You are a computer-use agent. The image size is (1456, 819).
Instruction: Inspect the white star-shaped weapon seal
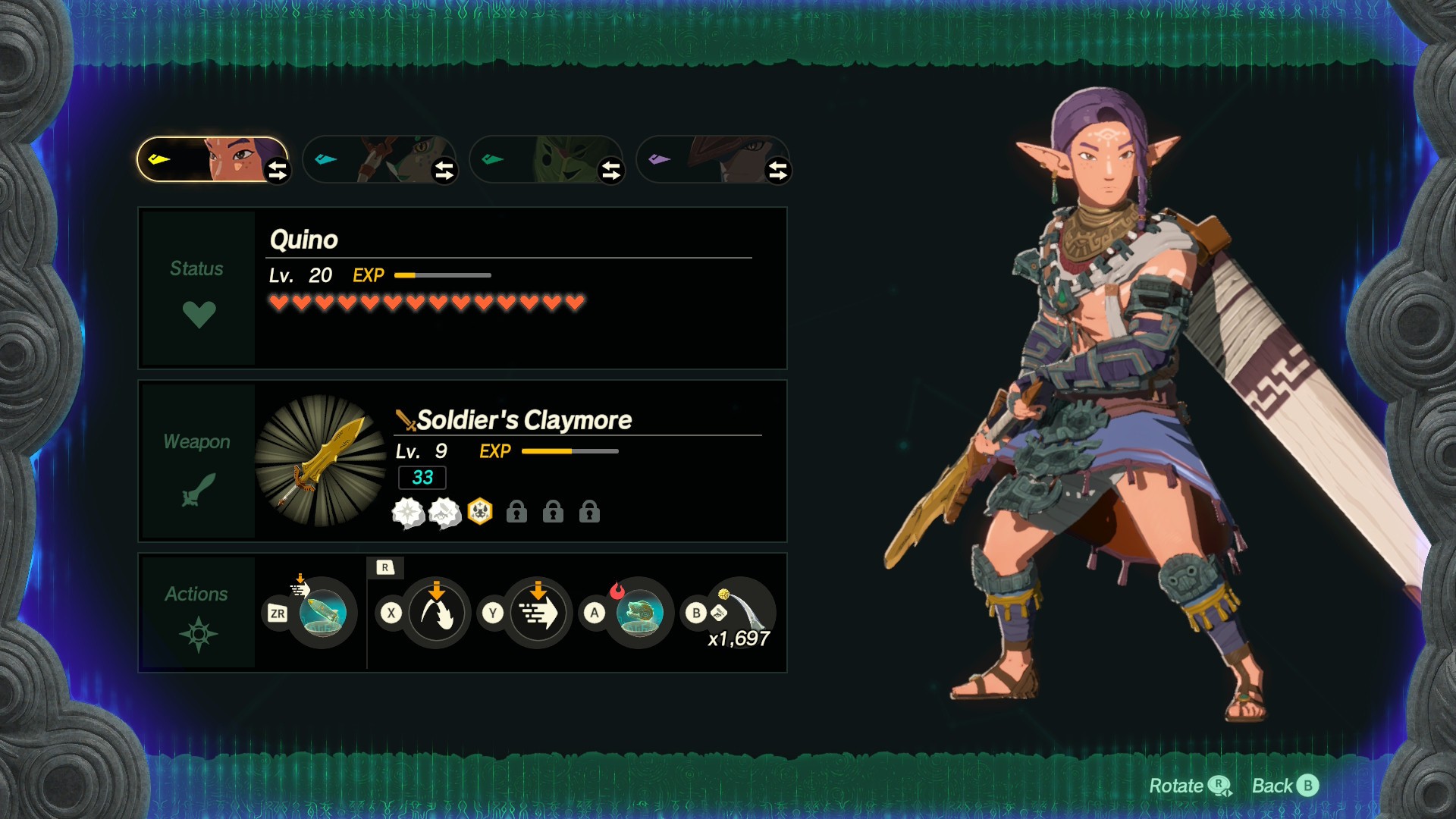point(408,513)
